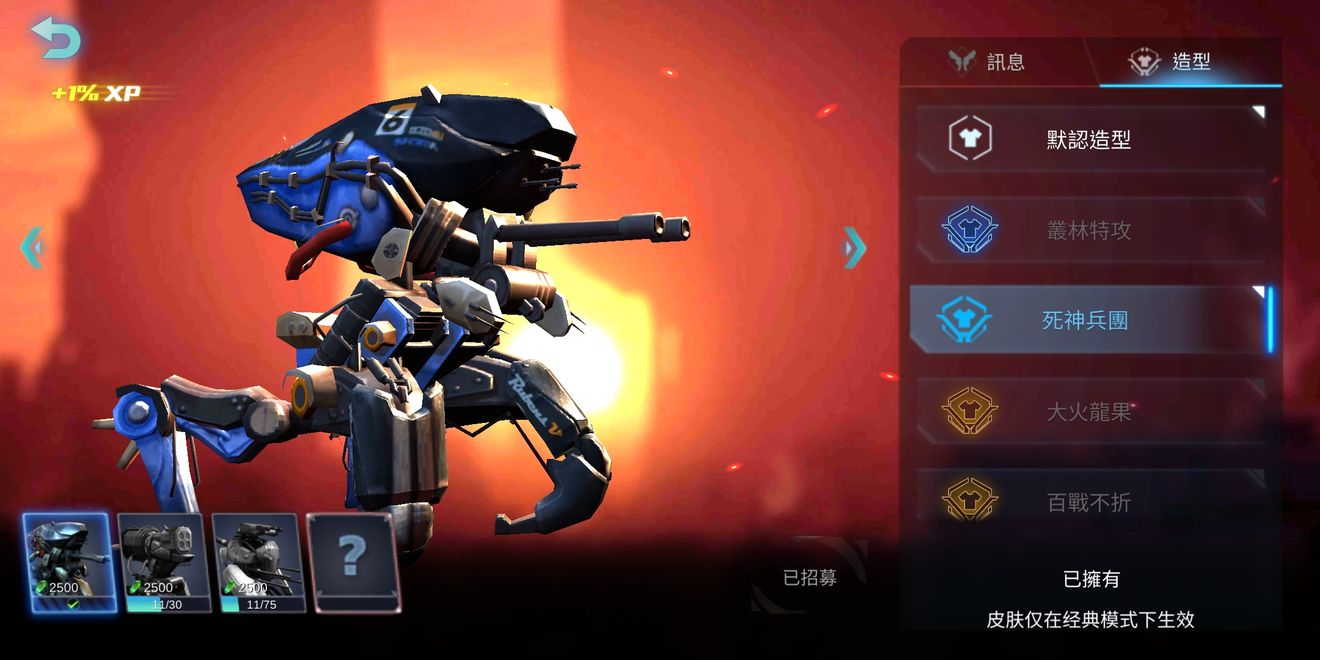1320x660 pixels.
Task: Switch to the 訊息 tab
Action: coord(988,62)
